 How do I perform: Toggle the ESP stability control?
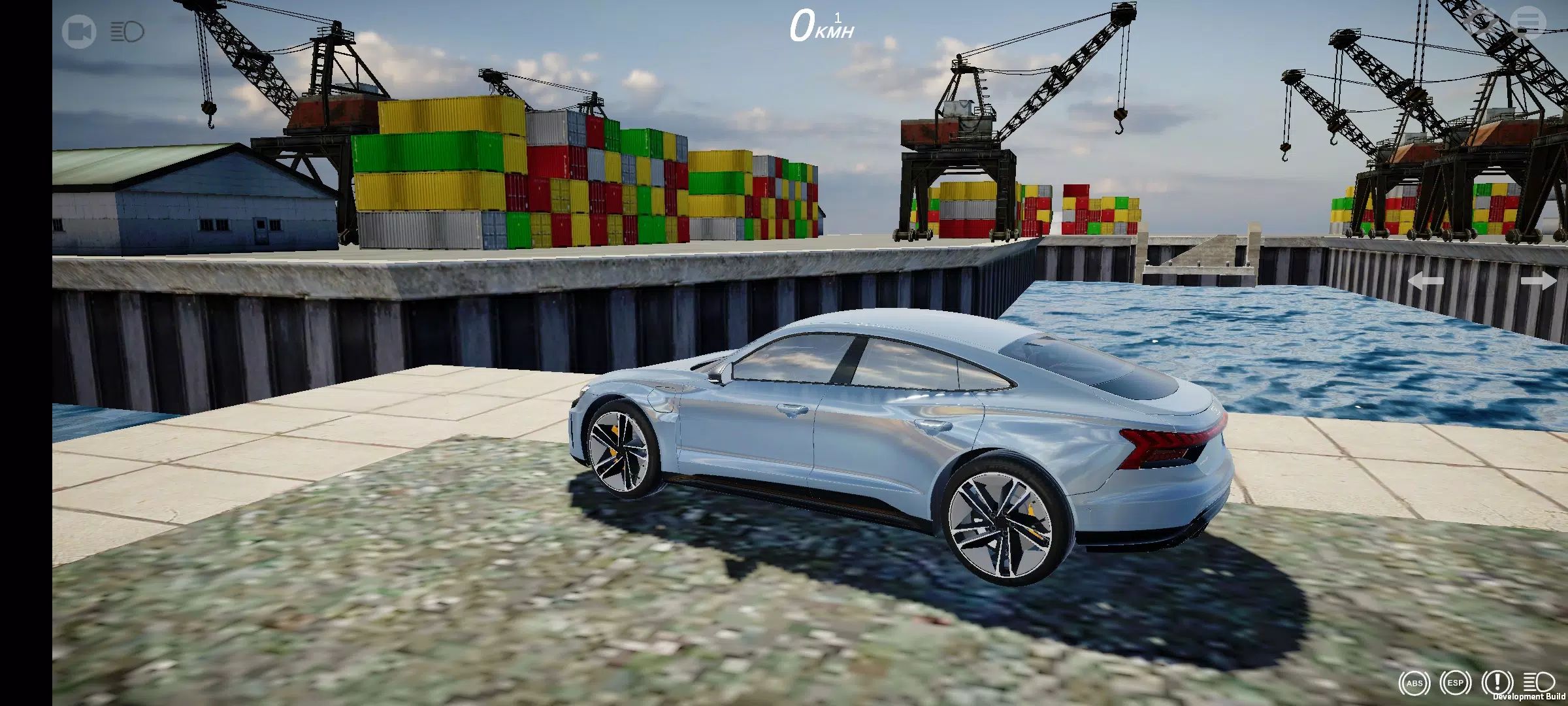pyautogui.click(x=1456, y=682)
